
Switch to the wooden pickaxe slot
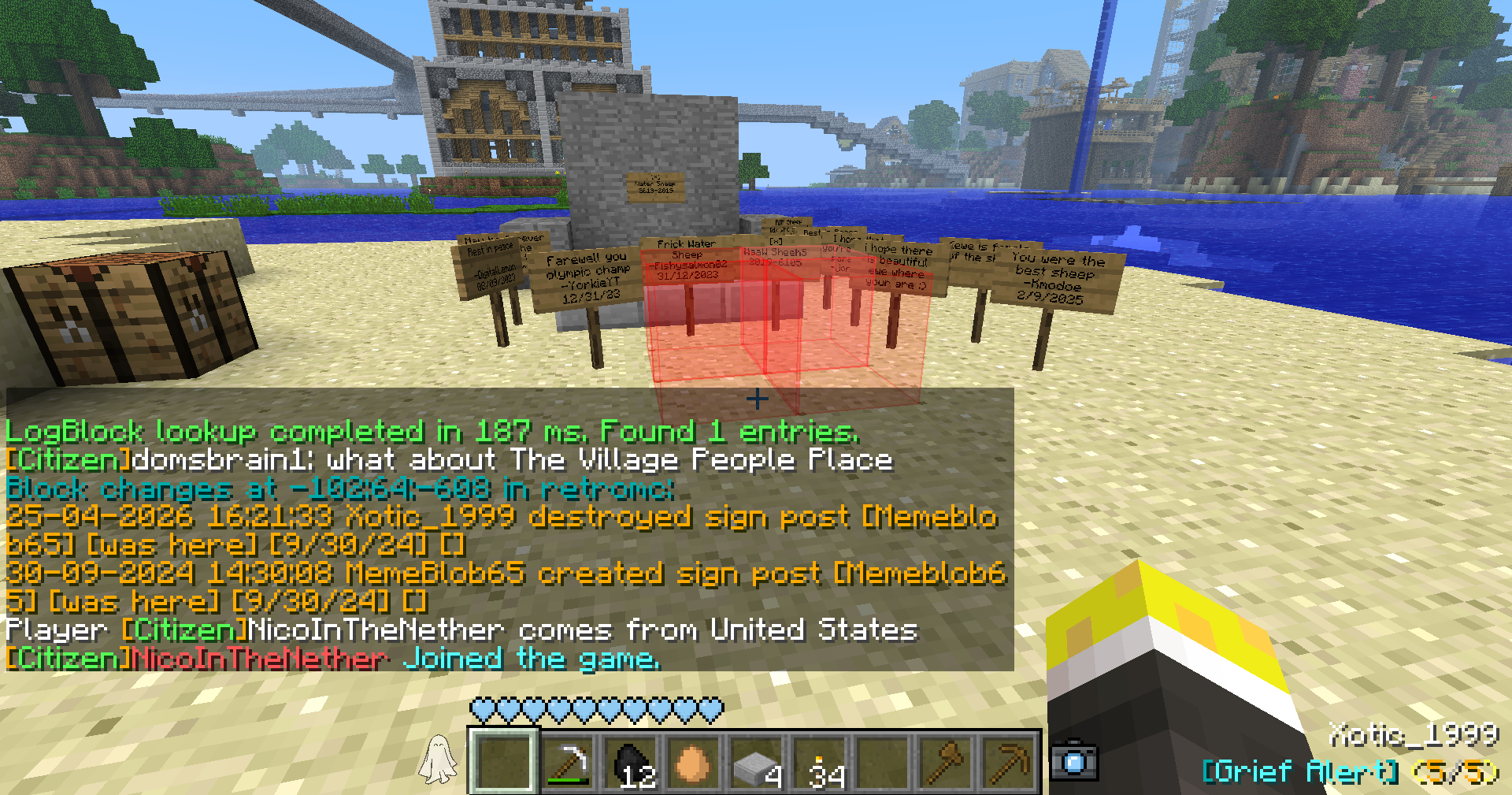[1008, 762]
